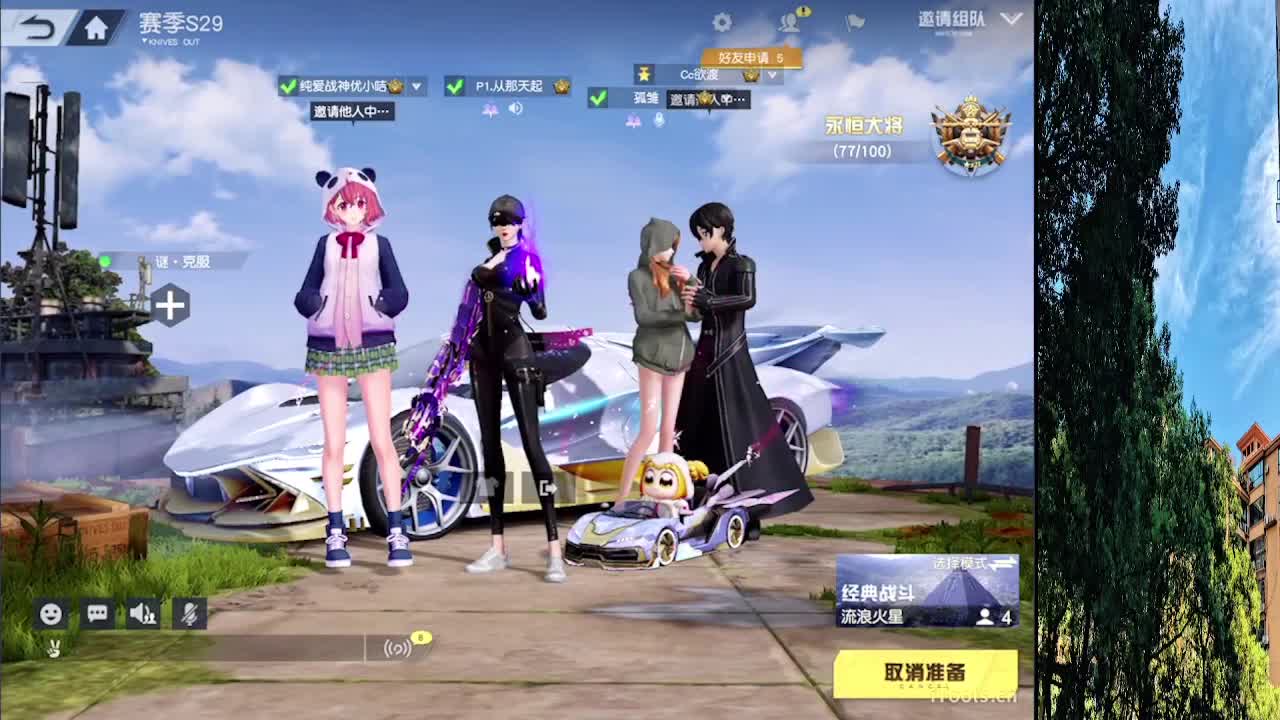This screenshot has height=720, width=1280.
Task: Open the chat message window
Action: [96, 614]
